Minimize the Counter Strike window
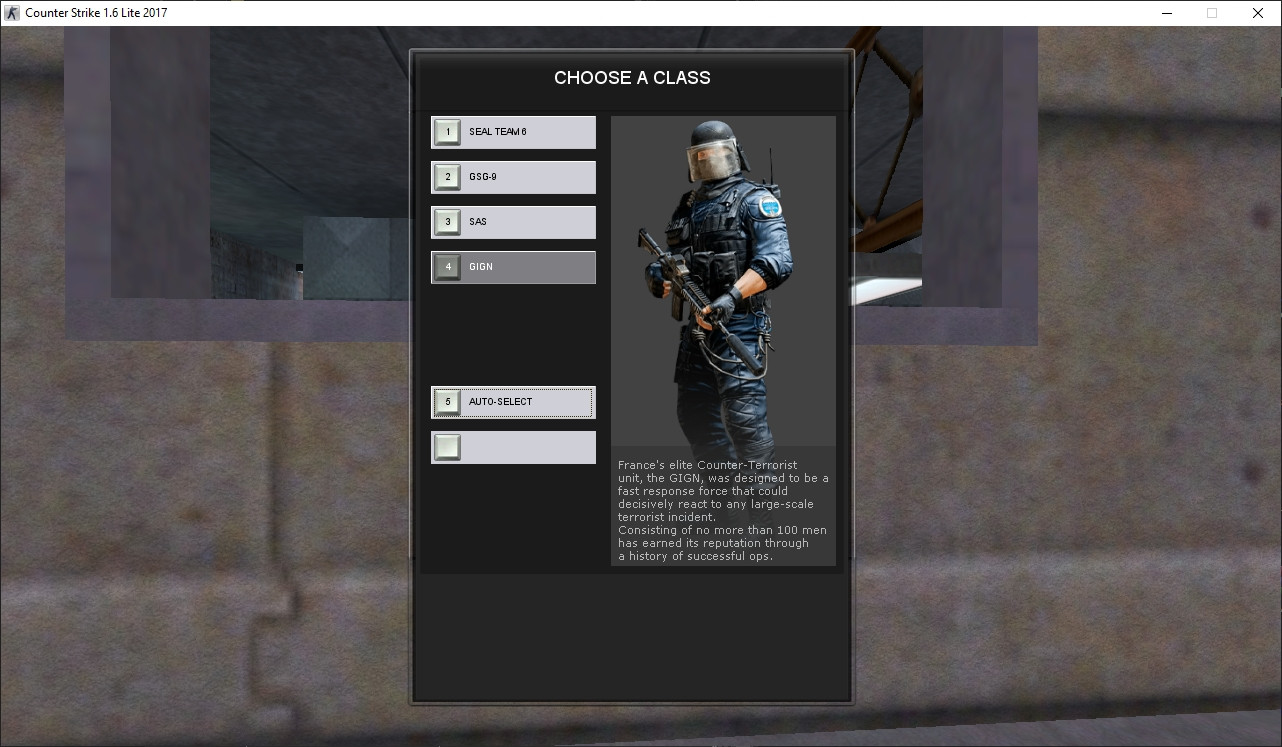Screen dimensions: 1282x747 (1166, 13)
